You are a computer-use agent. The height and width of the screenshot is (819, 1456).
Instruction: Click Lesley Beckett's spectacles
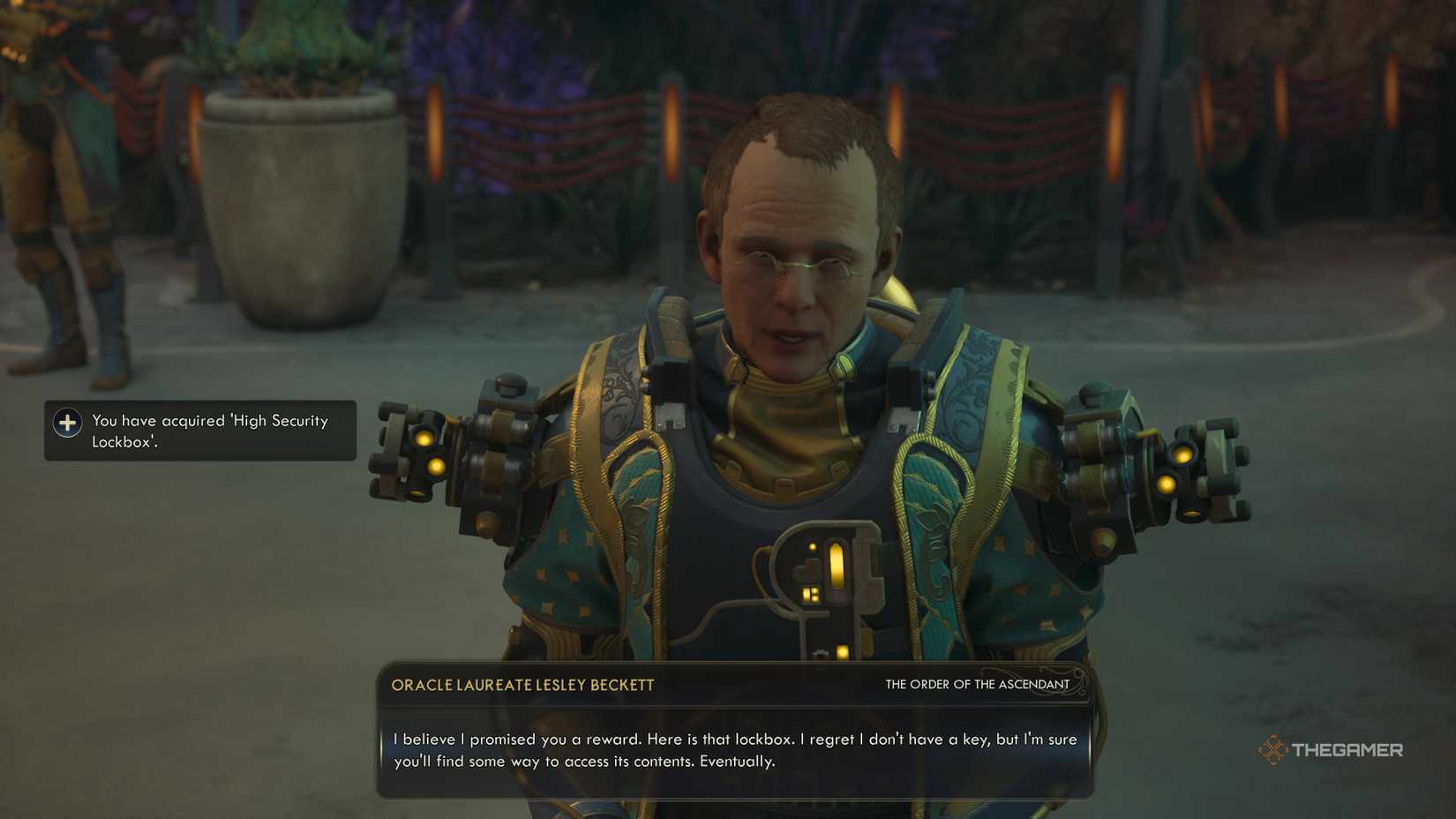click(799, 264)
